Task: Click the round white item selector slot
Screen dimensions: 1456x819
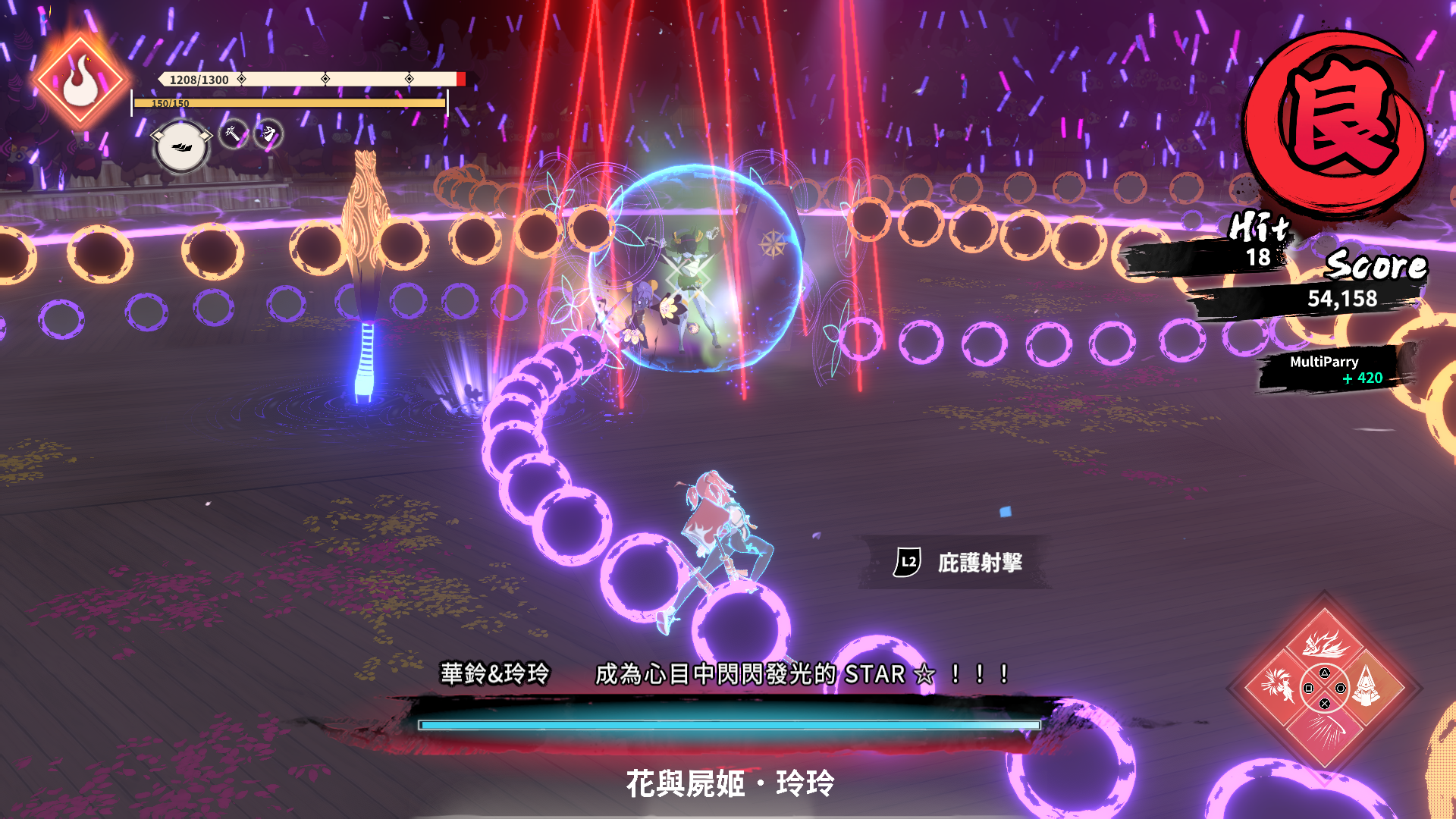Action: [181, 146]
